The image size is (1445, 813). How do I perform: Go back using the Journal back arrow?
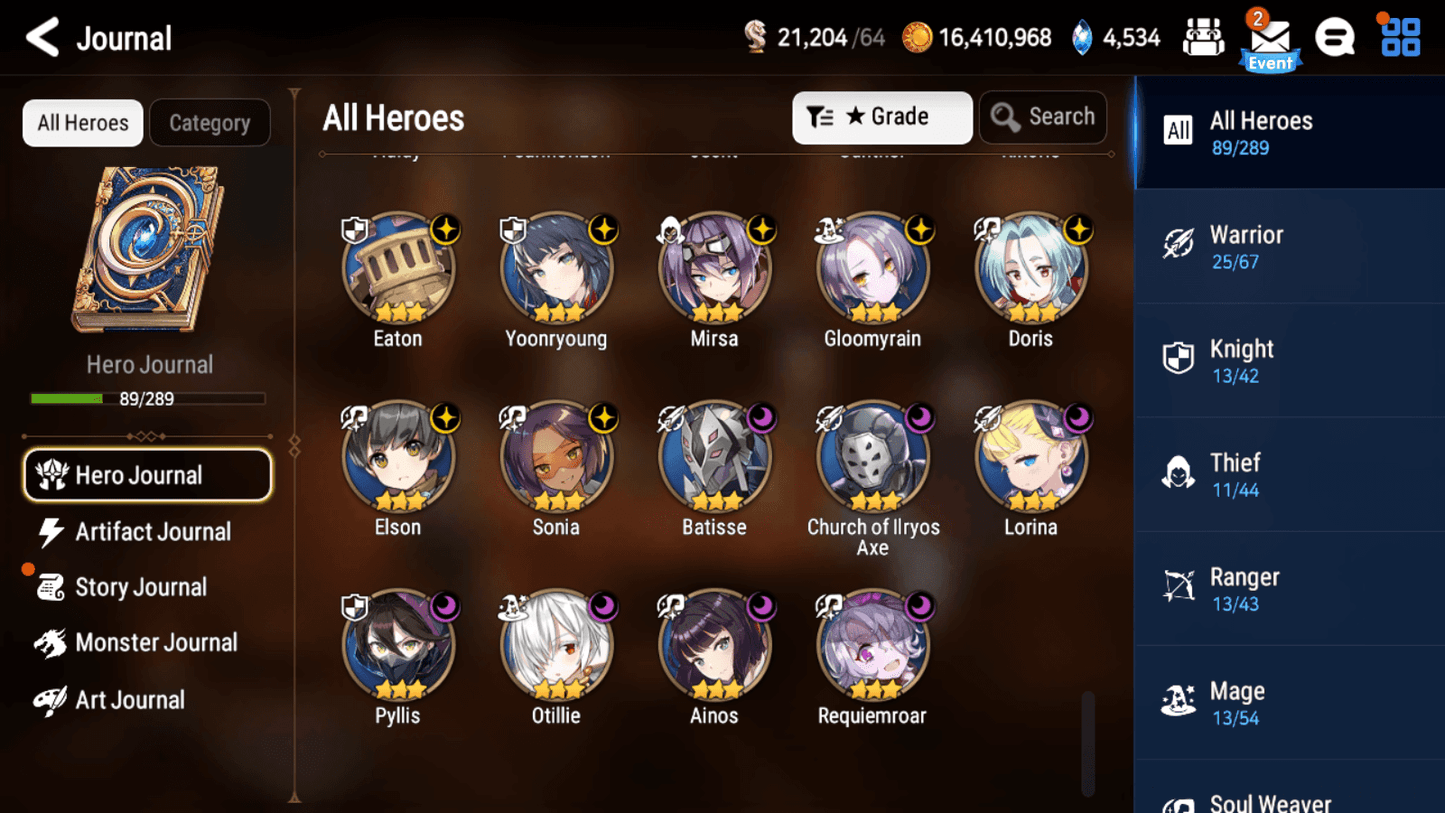(x=43, y=38)
